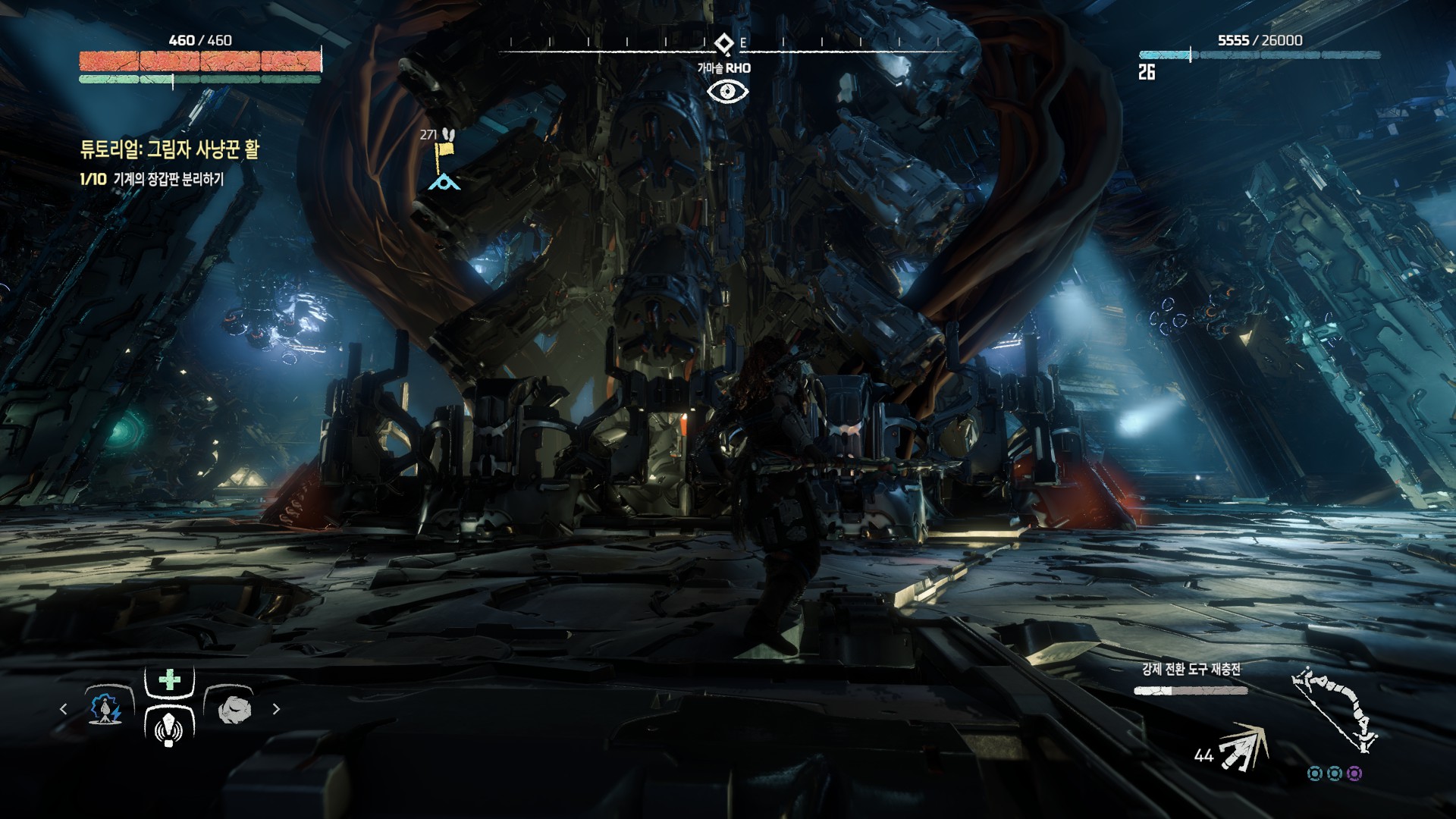Screen dimensions: 1456x819
Task: Click the stealth eye visibility indicator
Action: [x=727, y=92]
